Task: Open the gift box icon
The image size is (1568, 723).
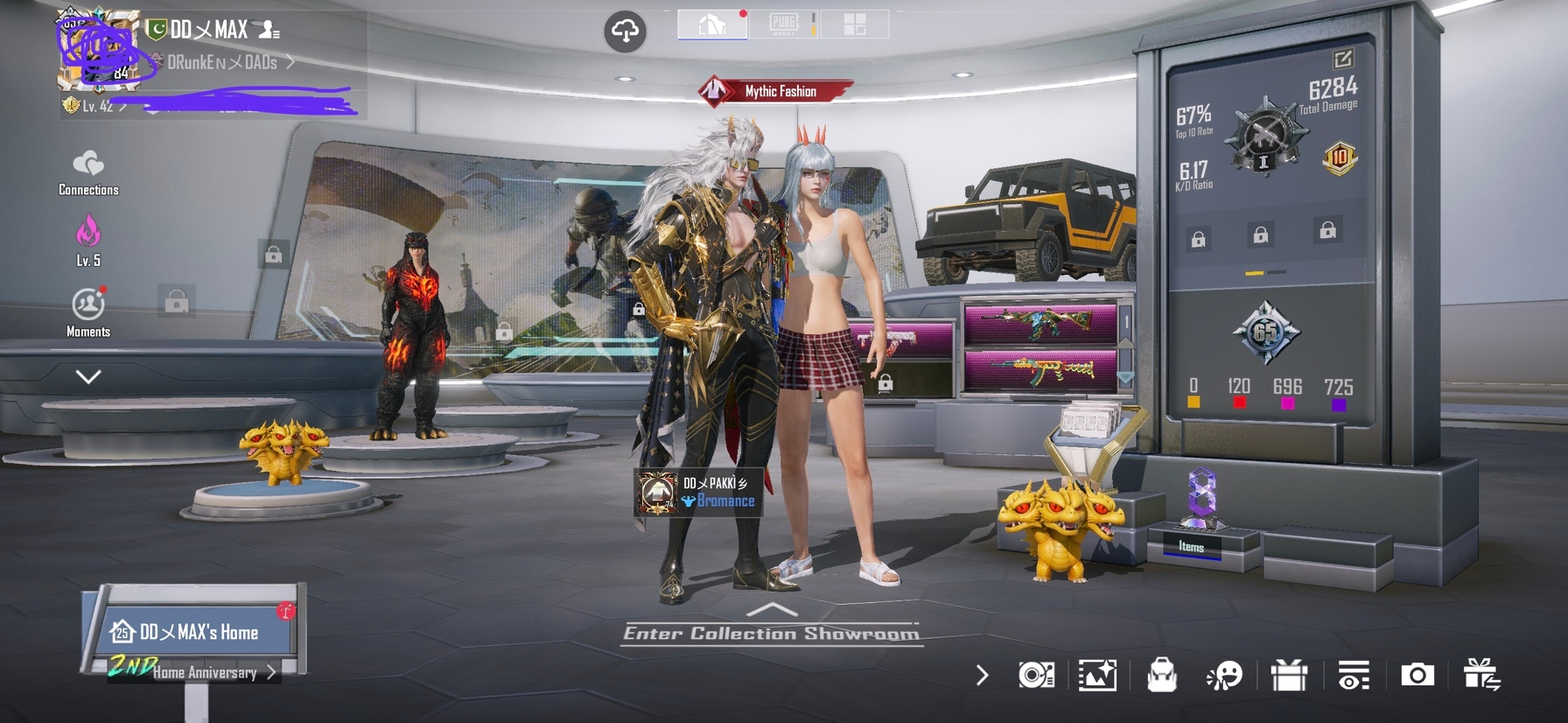Action: tap(1289, 675)
